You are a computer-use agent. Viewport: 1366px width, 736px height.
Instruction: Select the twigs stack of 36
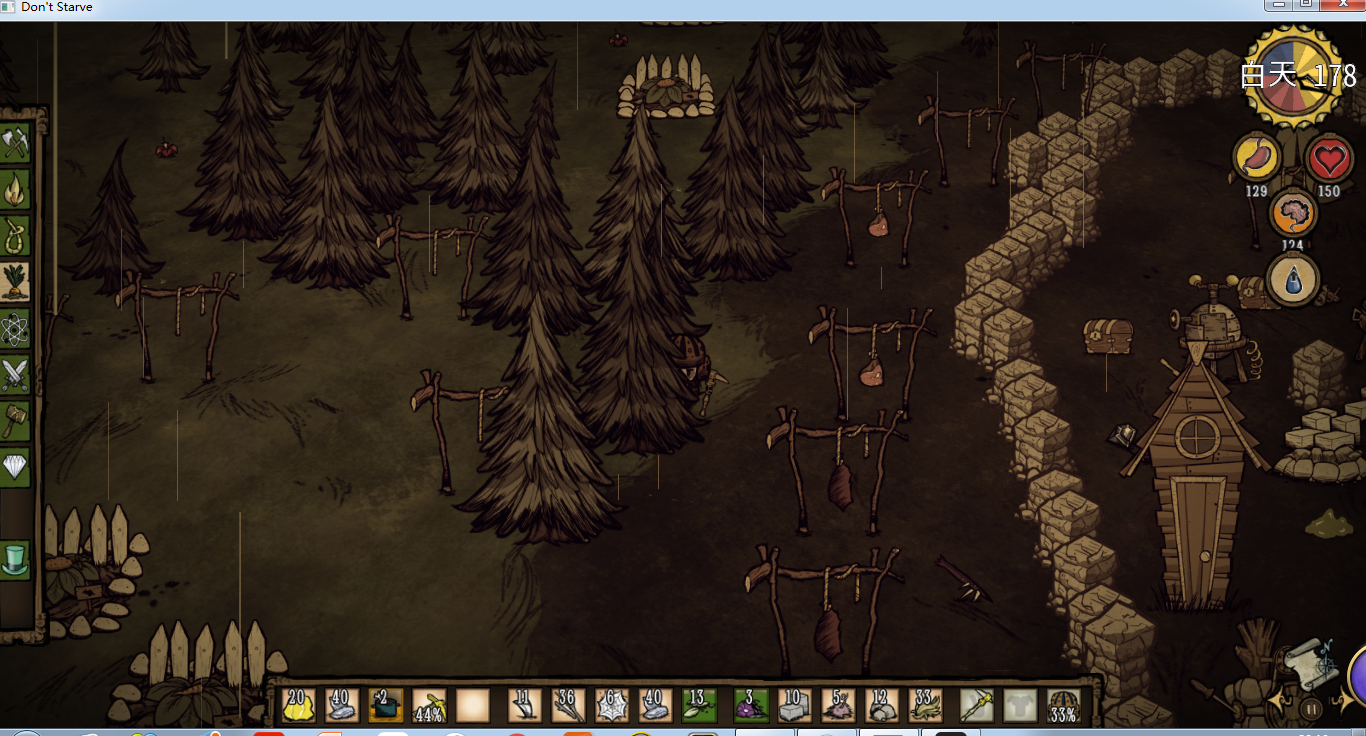coord(568,705)
